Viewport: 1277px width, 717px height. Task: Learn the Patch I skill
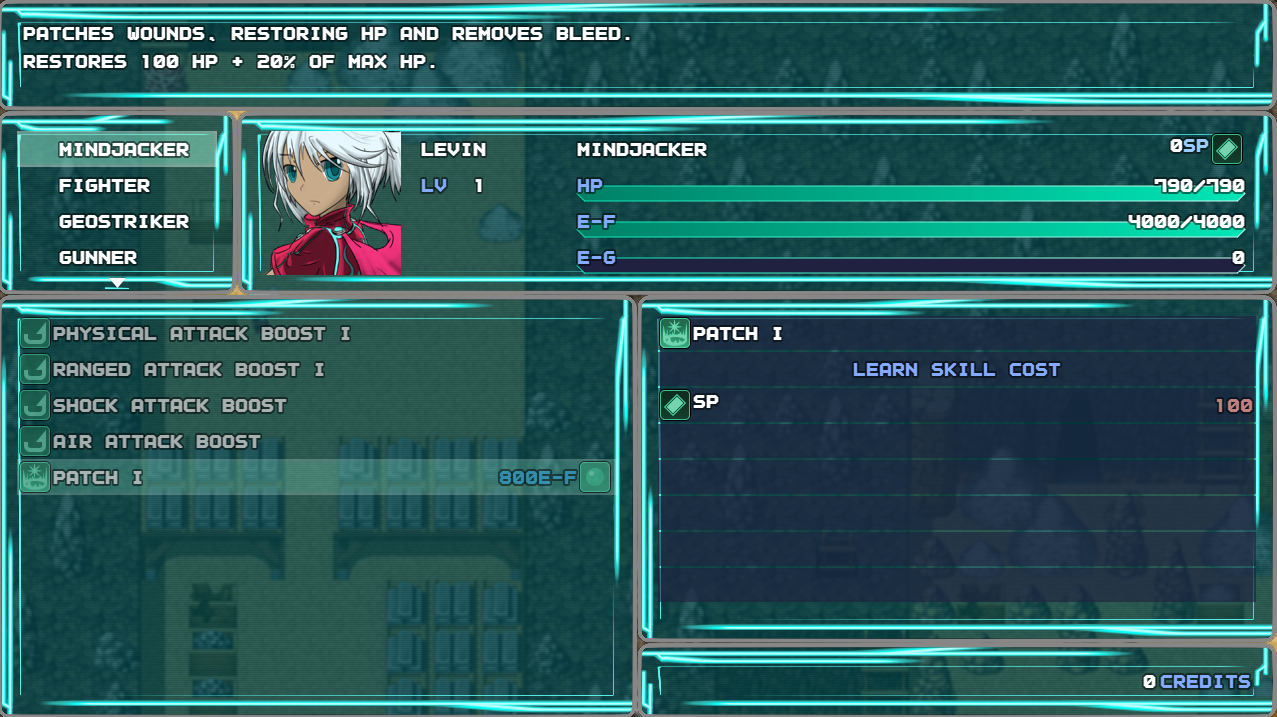point(315,478)
